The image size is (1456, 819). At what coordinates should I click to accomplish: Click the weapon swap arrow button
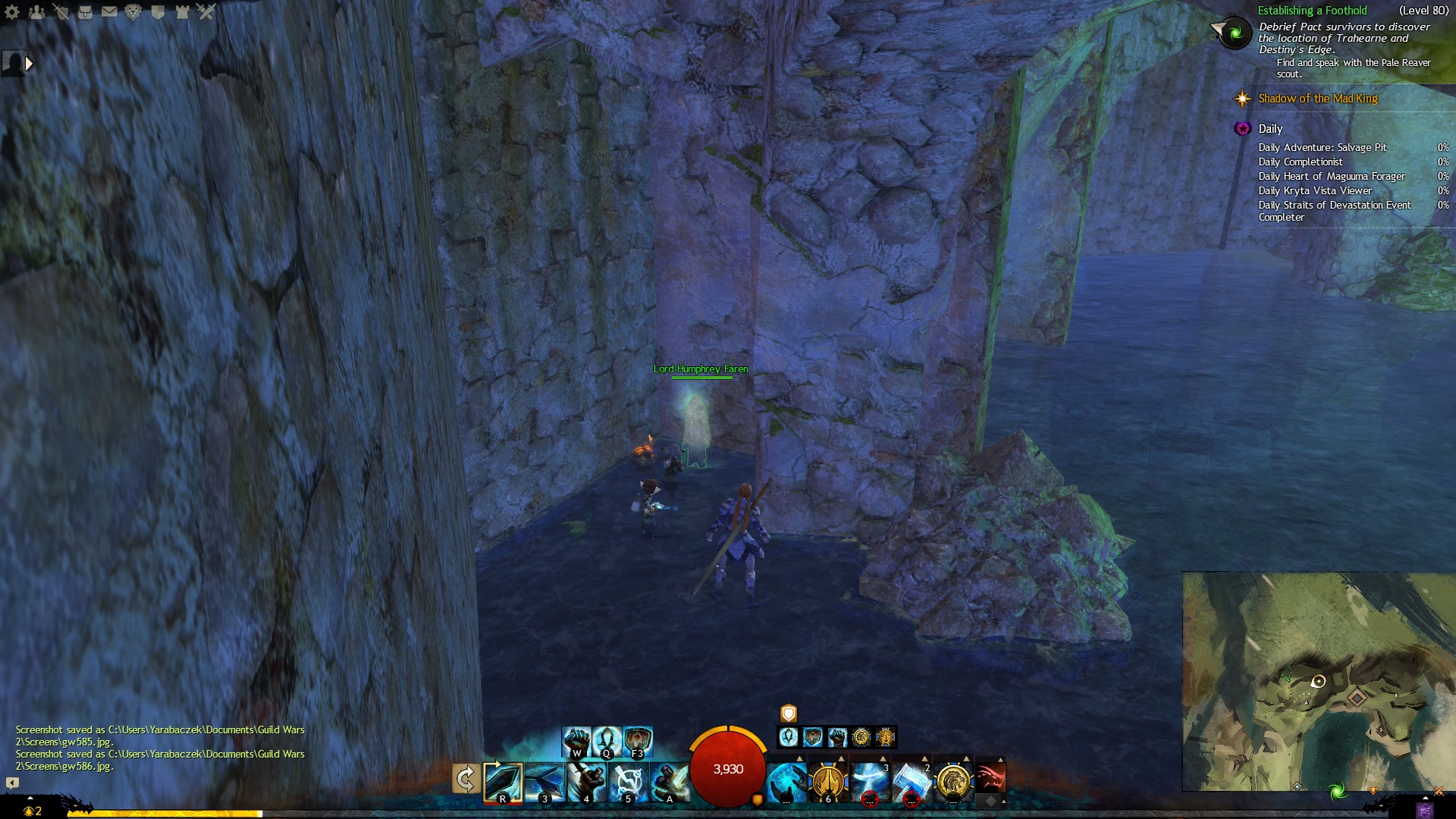coord(466,779)
